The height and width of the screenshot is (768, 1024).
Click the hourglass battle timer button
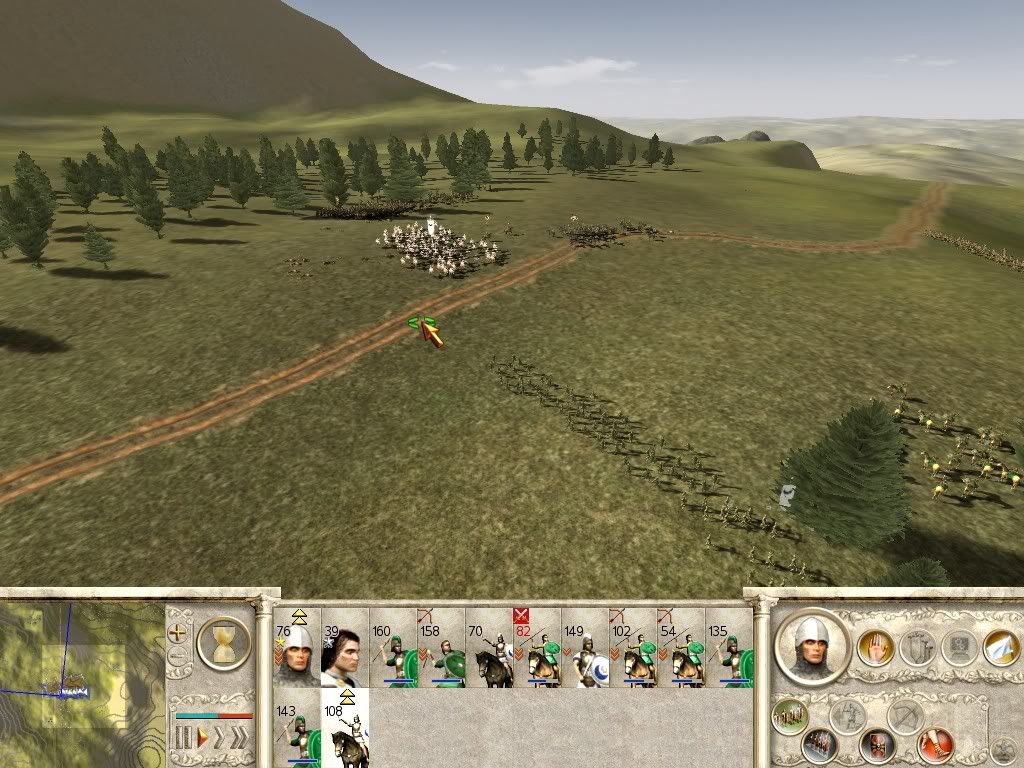(x=224, y=643)
